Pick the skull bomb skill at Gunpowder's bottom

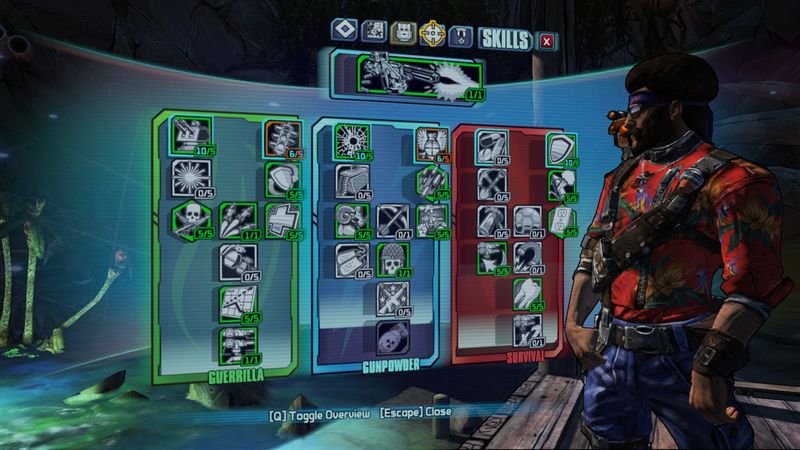[x=391, y=337]
